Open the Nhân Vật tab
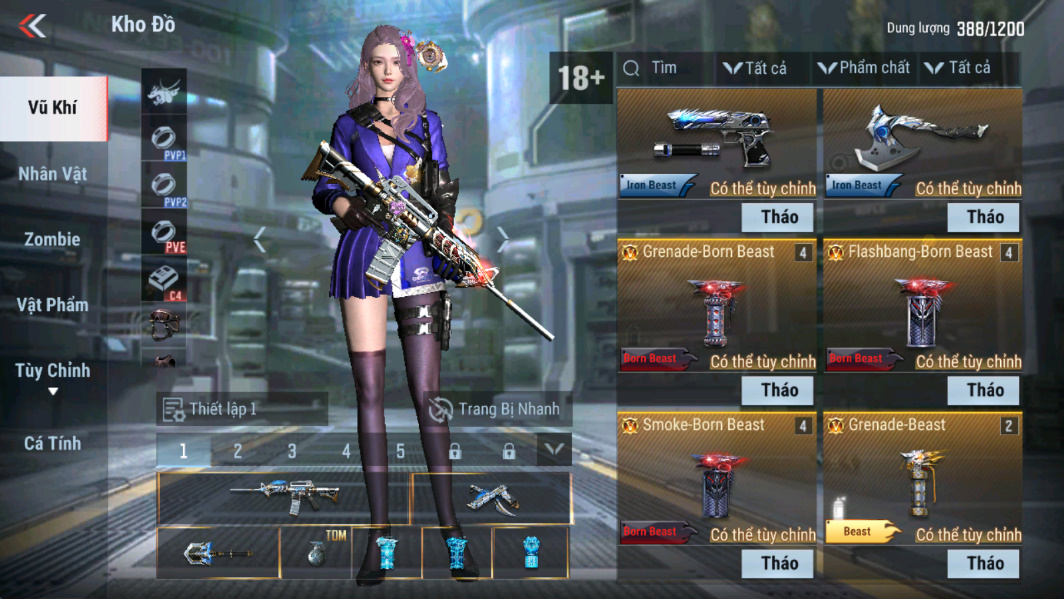Viewport: 1064px width, 599px height. pos(52,174)
